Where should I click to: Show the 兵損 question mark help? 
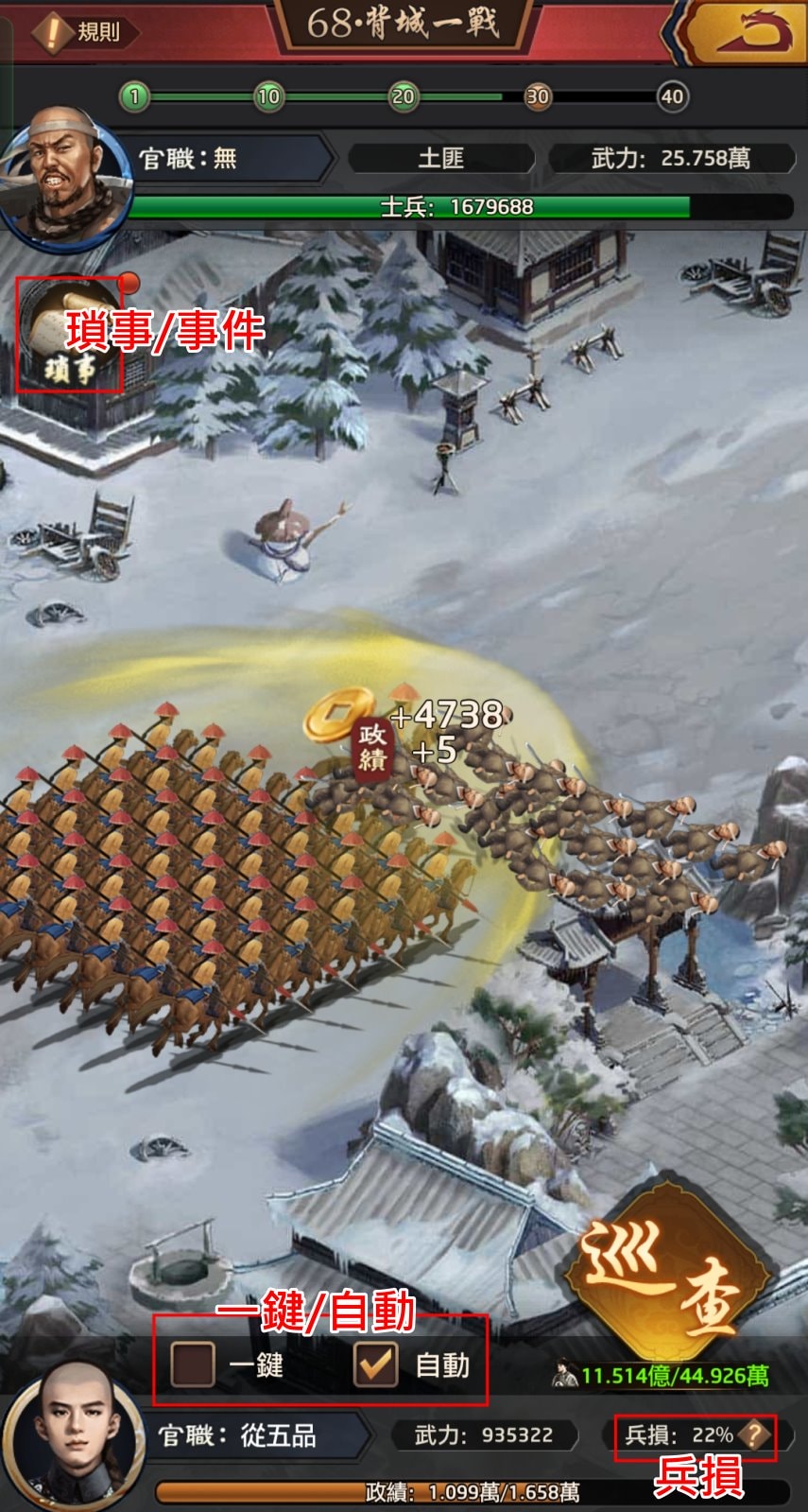pos(753,1435)
